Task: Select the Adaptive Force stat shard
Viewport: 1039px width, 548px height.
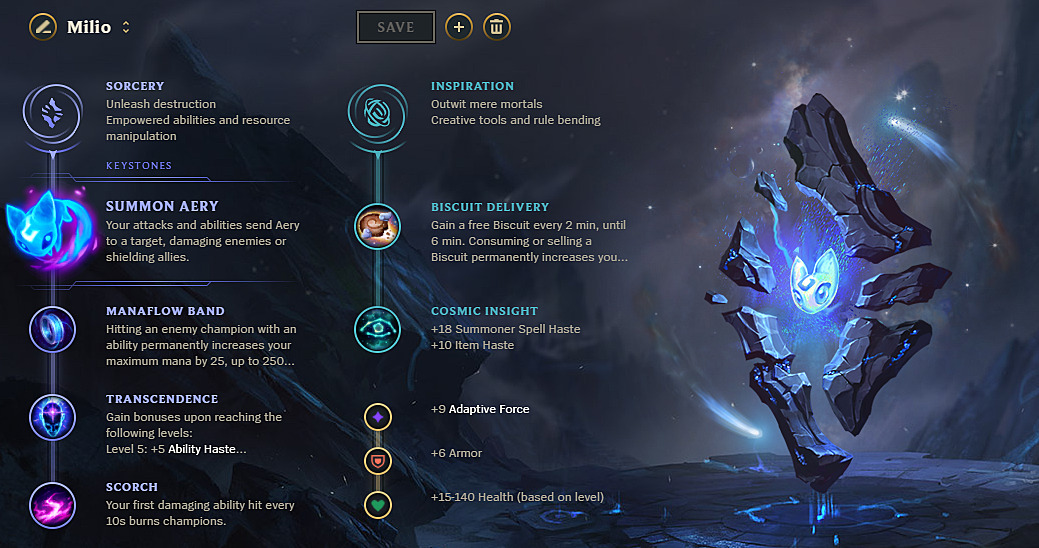Action: (377, 416)
